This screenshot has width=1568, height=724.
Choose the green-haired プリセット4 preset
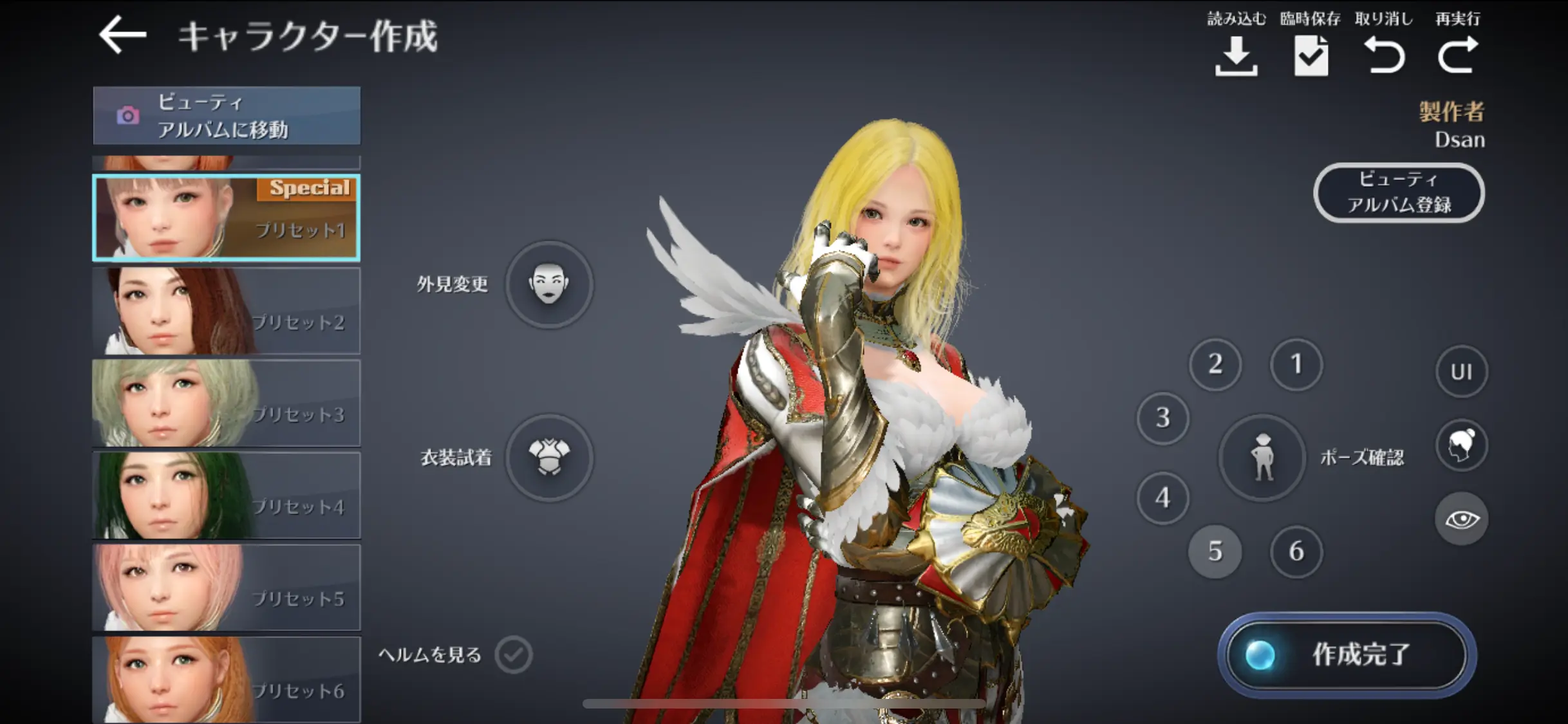coord(227,496)
